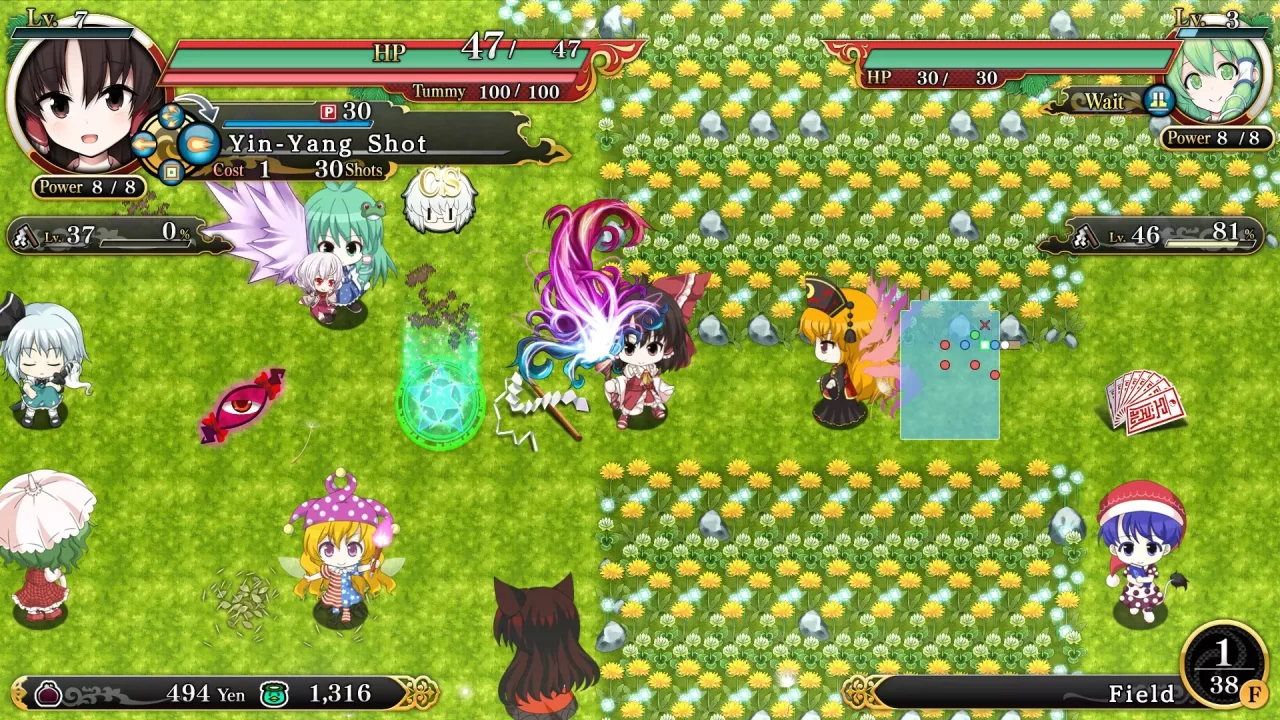Click the left arrow skill icon

[143, 143]
